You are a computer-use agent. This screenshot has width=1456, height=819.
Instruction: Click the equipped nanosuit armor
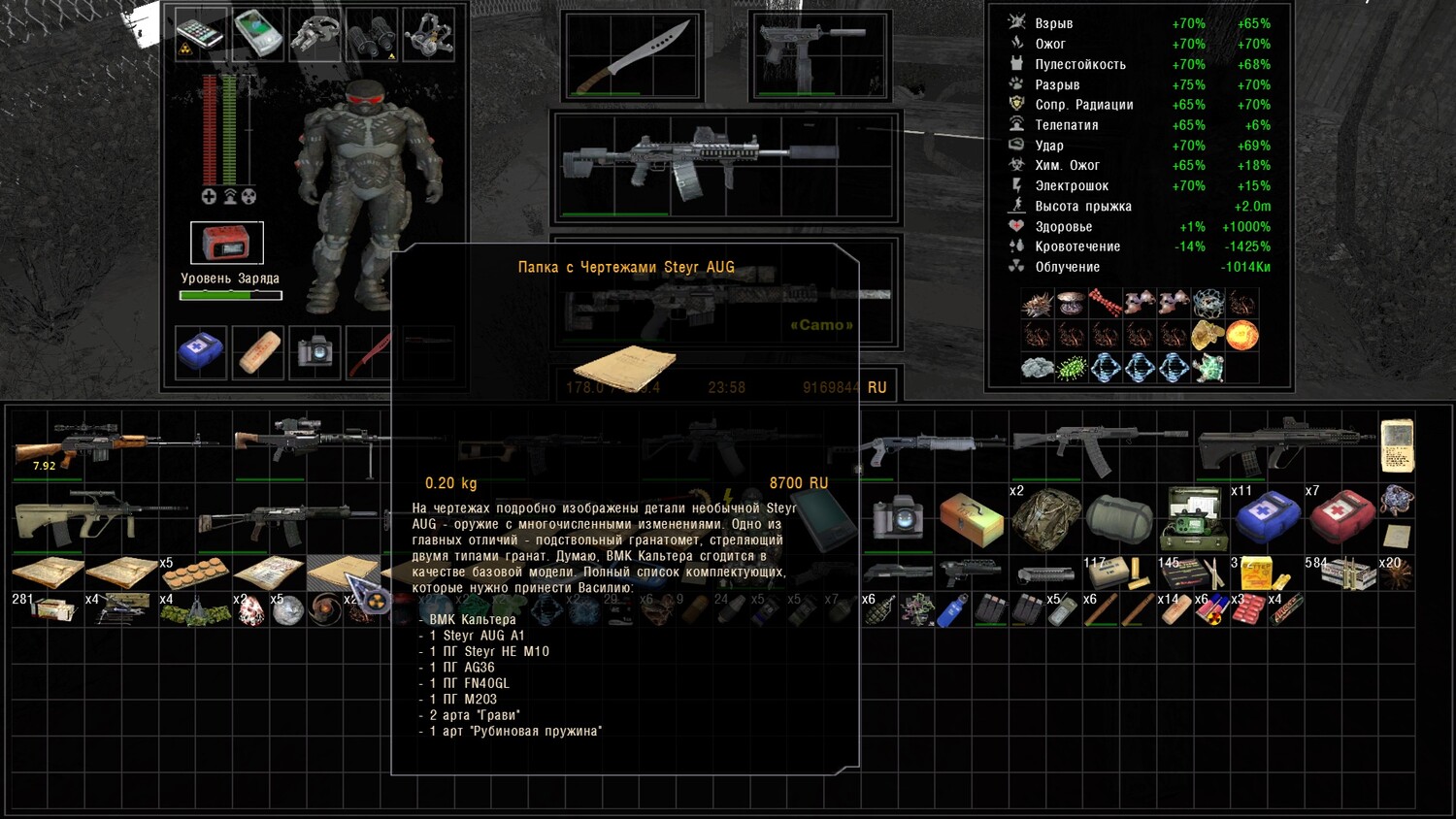click(367, 184)
